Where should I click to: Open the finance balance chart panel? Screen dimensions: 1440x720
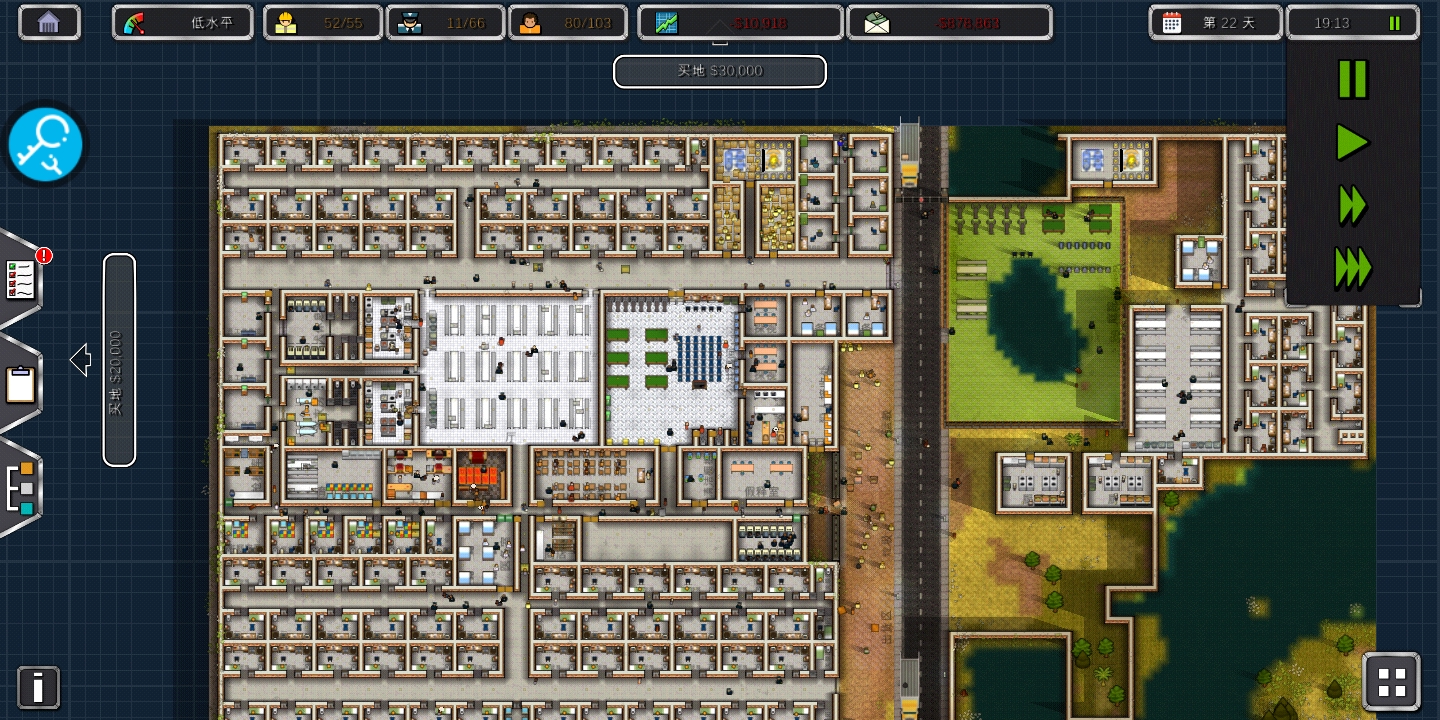pyautogui.click(x=740, y=22)
